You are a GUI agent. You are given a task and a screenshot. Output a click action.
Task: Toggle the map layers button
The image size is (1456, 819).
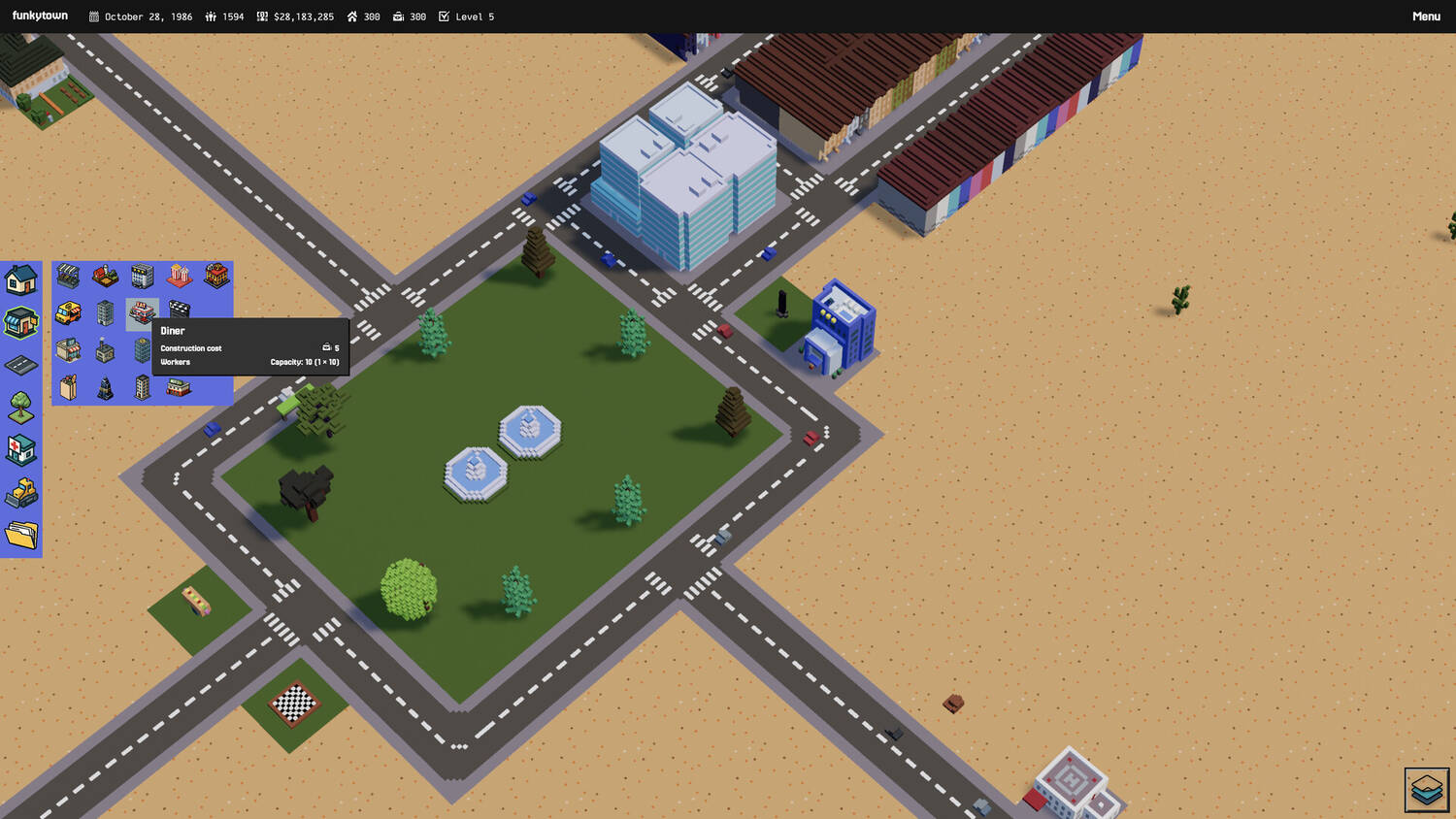[x=1426, y=789]
